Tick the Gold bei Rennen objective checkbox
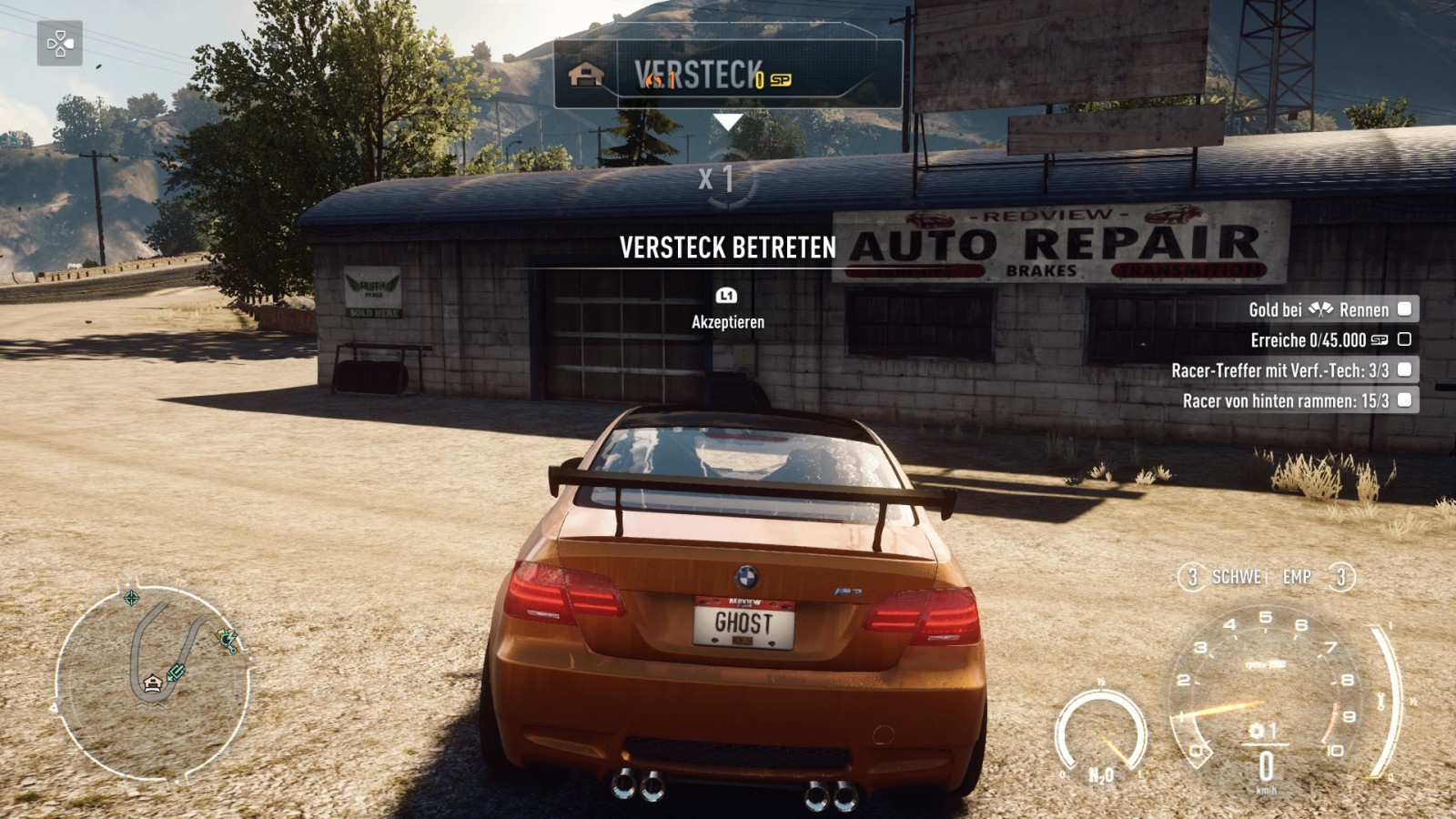 coord(1404,309)
